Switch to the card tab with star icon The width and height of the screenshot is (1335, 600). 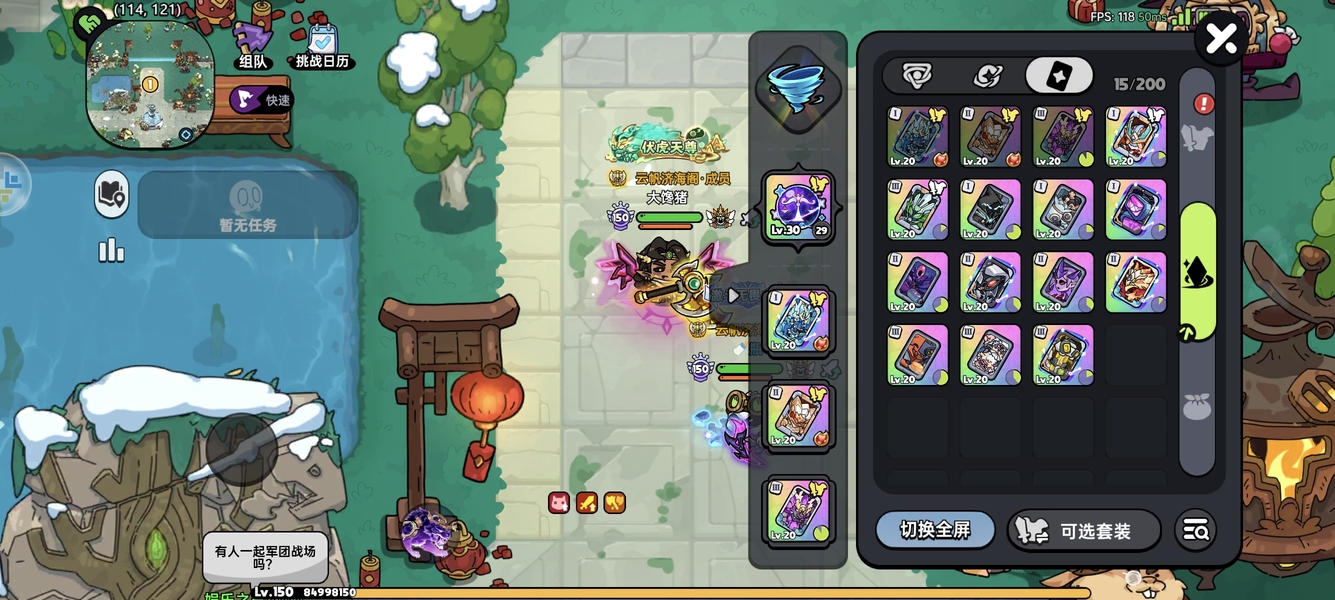click(x=1058, y=76)
